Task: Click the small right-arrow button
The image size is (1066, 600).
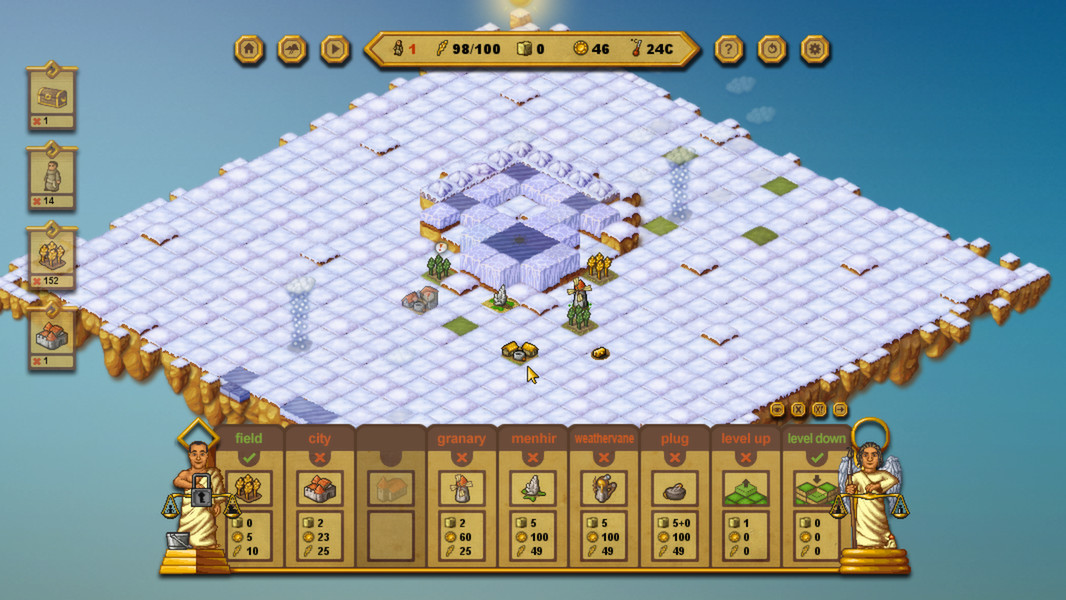Action: 840,409
